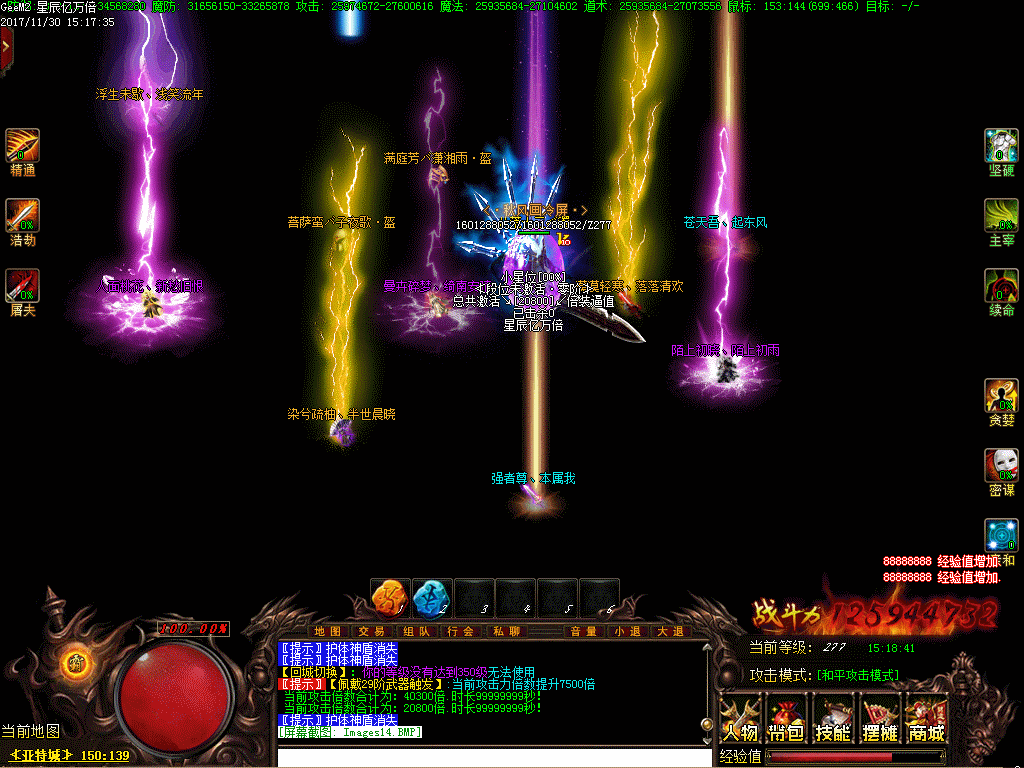Open the 摆摊 stall panel
This screenshot has width=1024, height=768.
(x=880, y=721)
